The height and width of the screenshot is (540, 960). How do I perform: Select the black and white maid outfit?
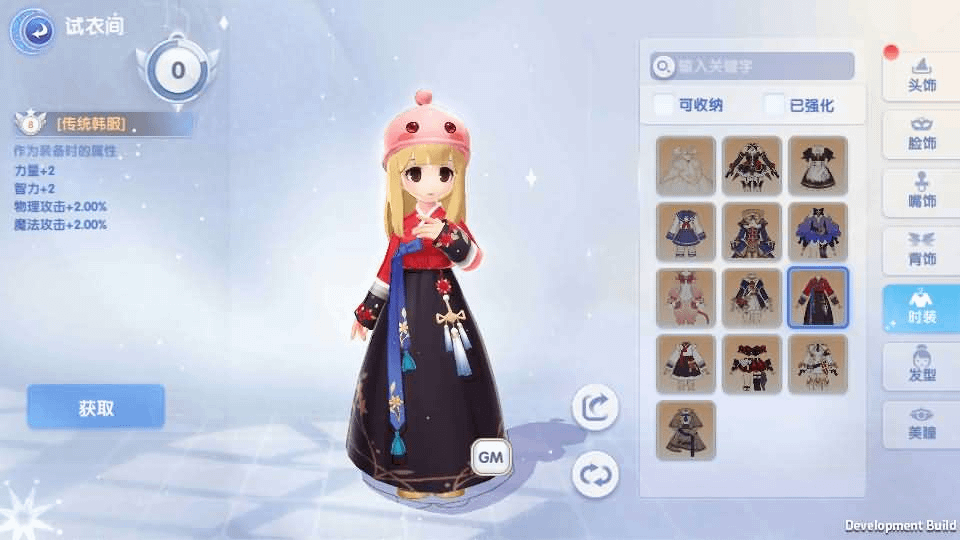[818, 165]
